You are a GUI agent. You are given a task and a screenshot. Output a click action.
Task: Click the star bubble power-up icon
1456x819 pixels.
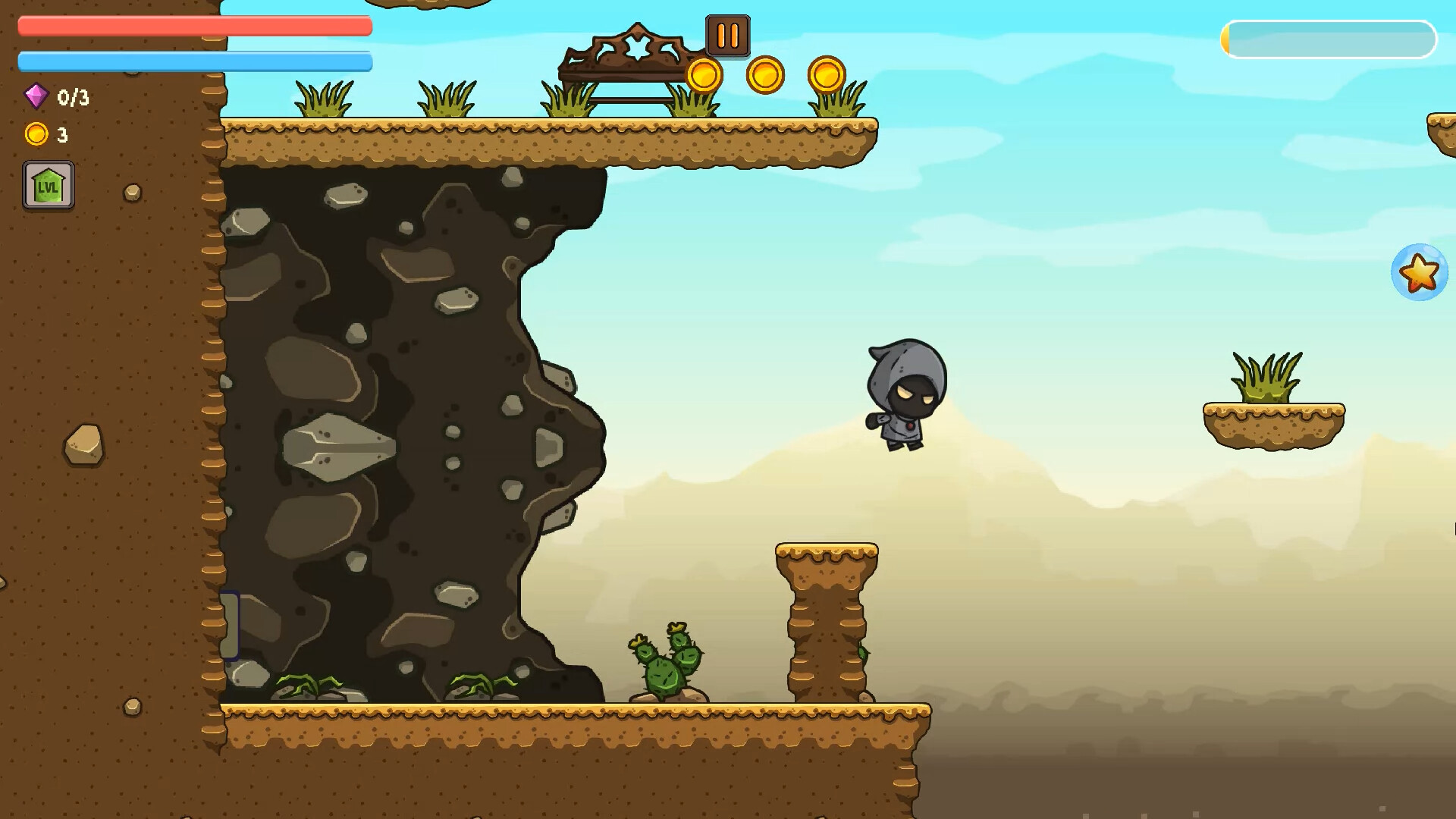click(1420, 271)
